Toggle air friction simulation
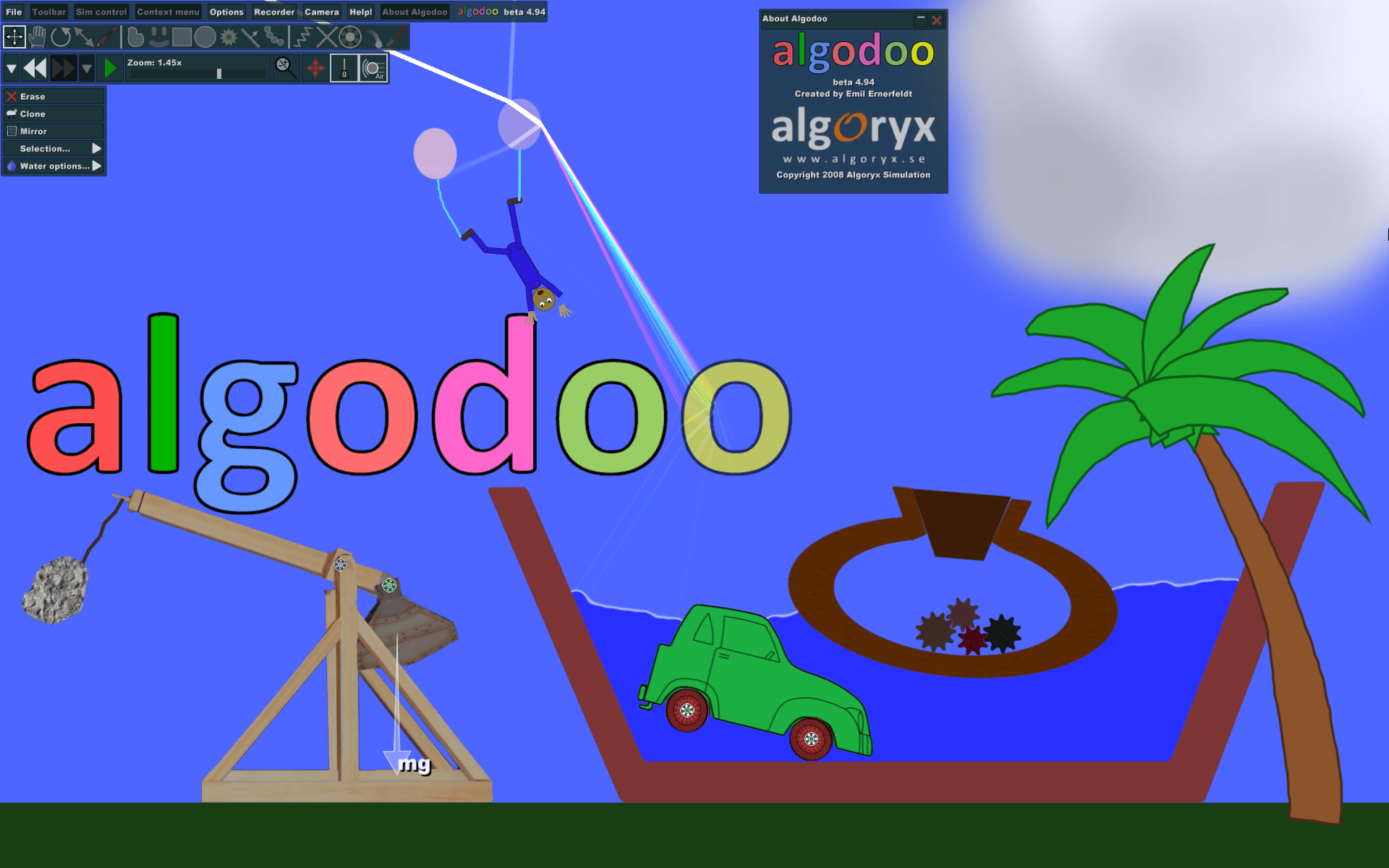 click(x=373, y=67)
